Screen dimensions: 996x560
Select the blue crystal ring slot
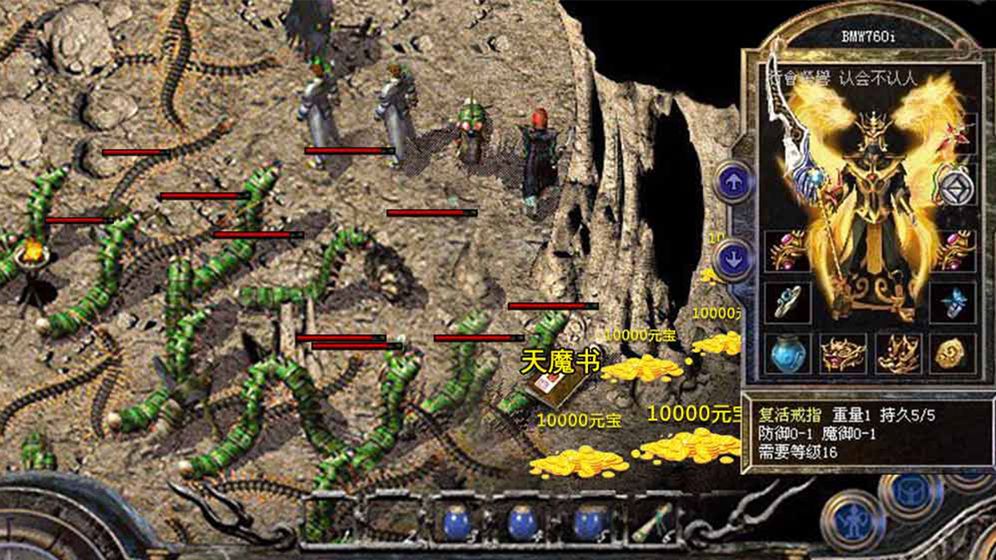click(950, 301)
